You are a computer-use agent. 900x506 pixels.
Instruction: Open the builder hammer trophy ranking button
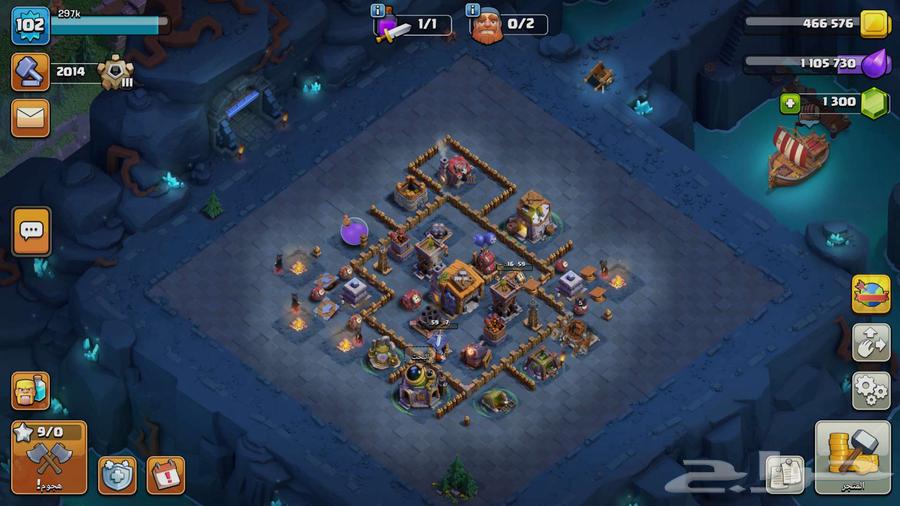pyautogui.click(x=30, y=72)
